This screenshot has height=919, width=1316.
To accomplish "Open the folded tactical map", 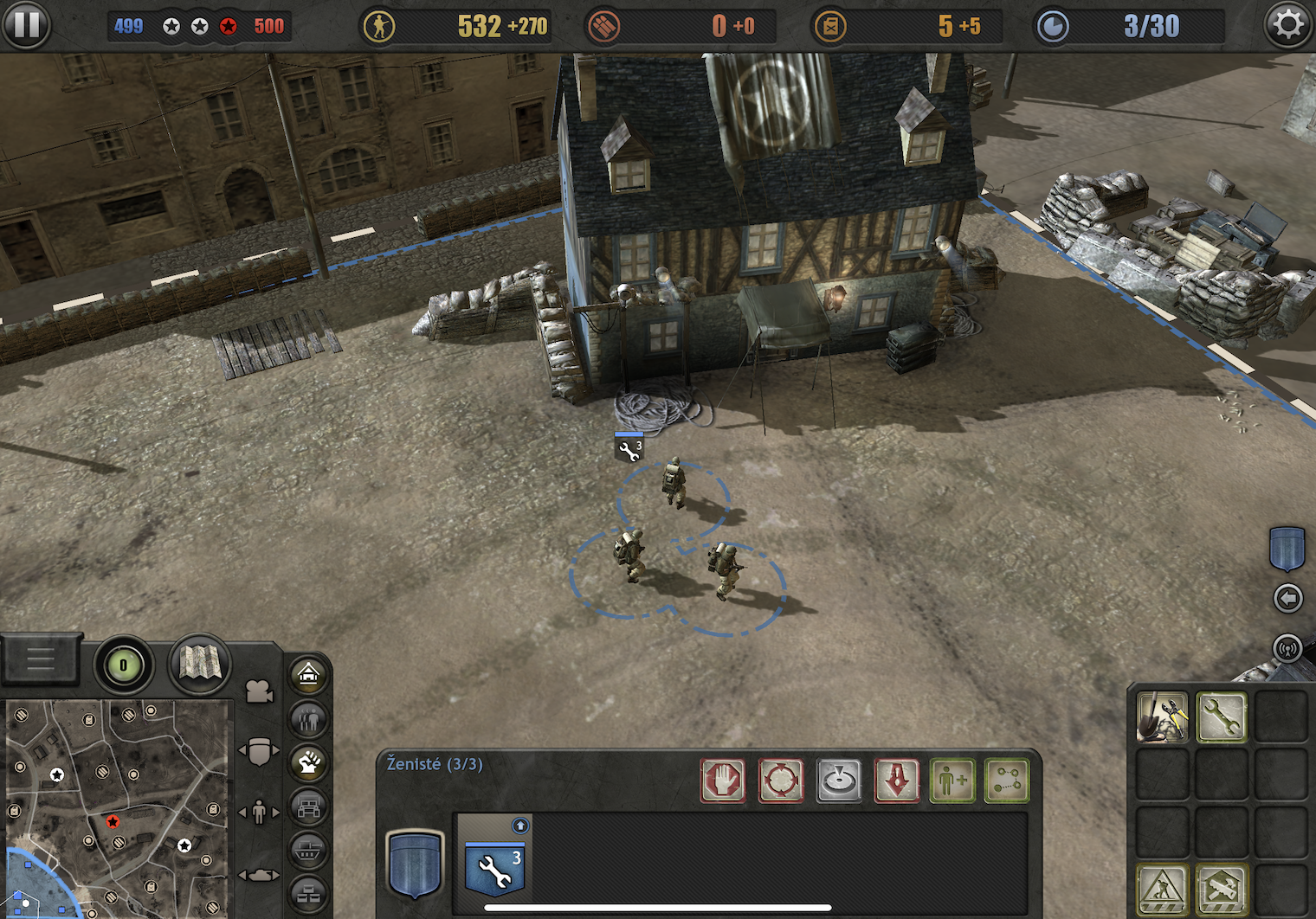I will (200, 664).
